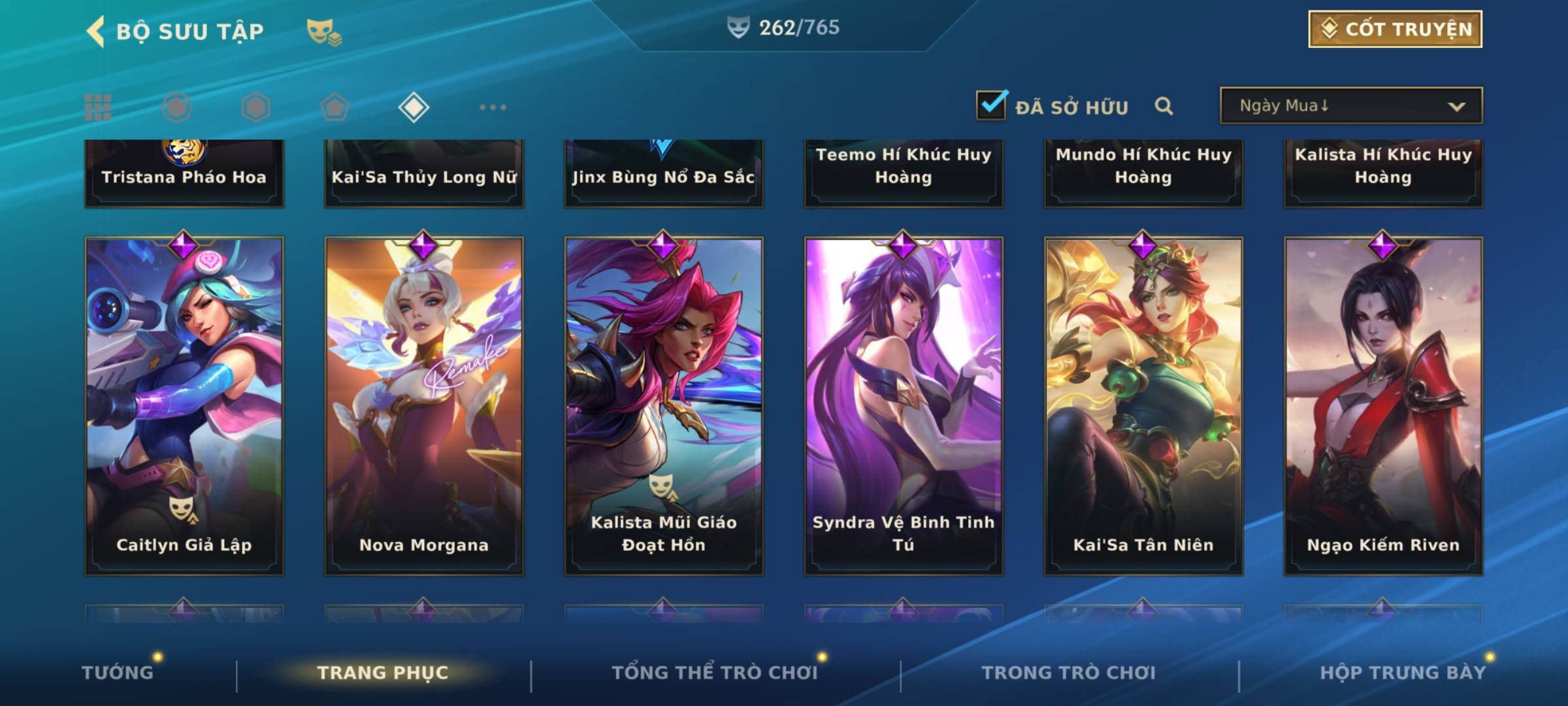Go to the Hộp Trưng Bày tab

[1403, 673]
